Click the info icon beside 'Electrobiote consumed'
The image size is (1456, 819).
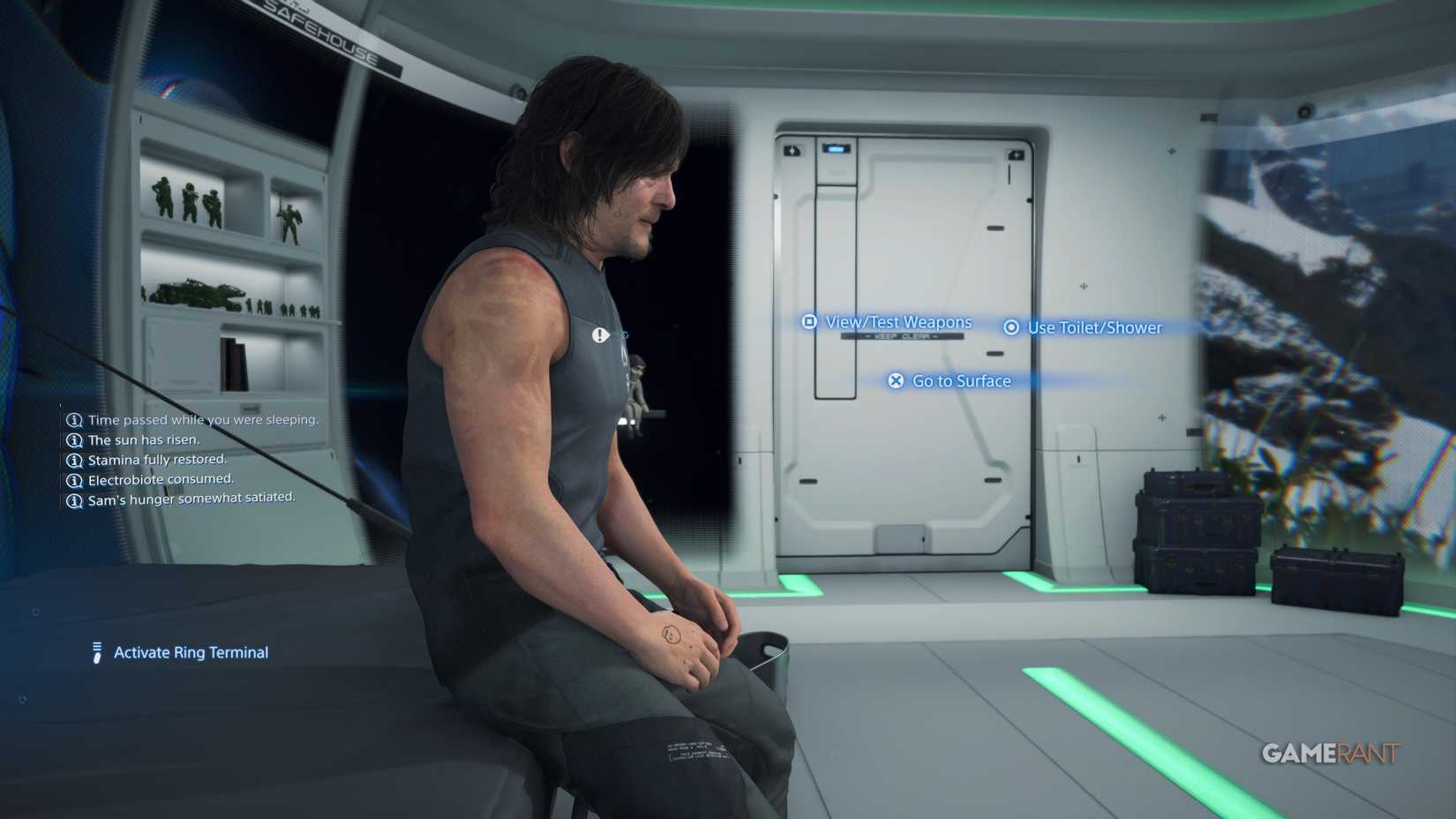click(74, 479)
